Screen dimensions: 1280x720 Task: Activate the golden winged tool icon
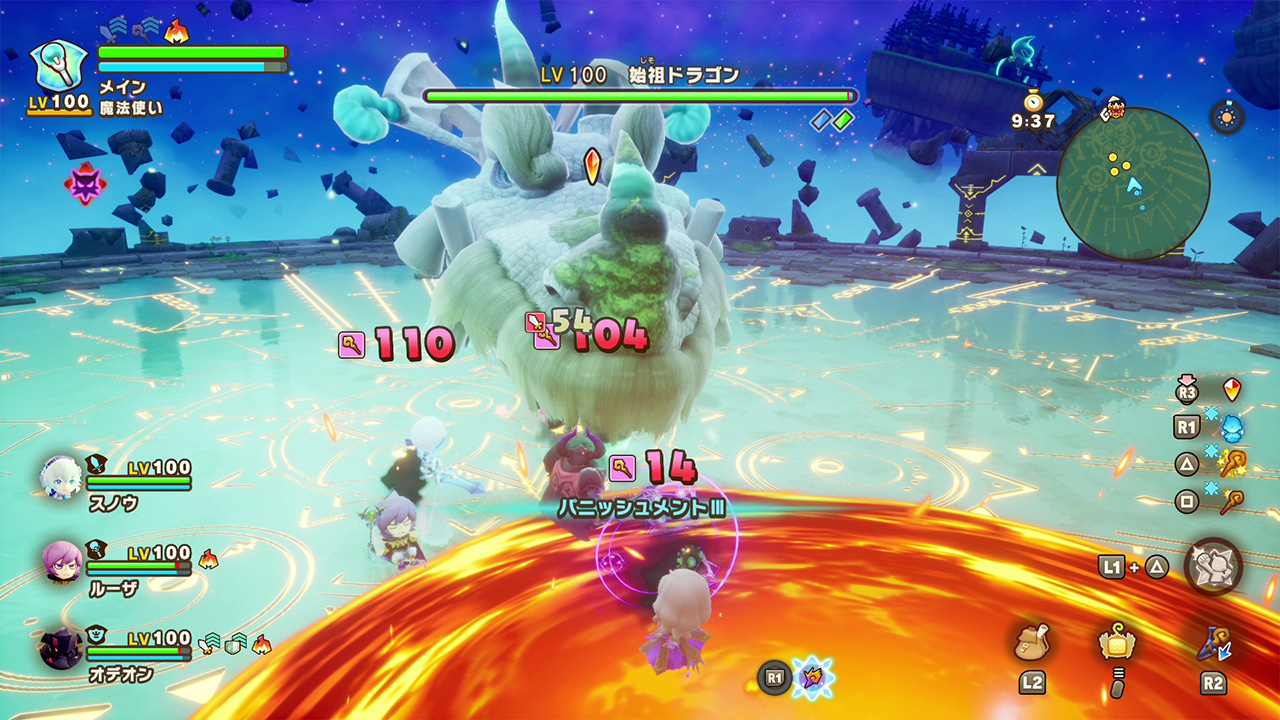click(1116, 643)
